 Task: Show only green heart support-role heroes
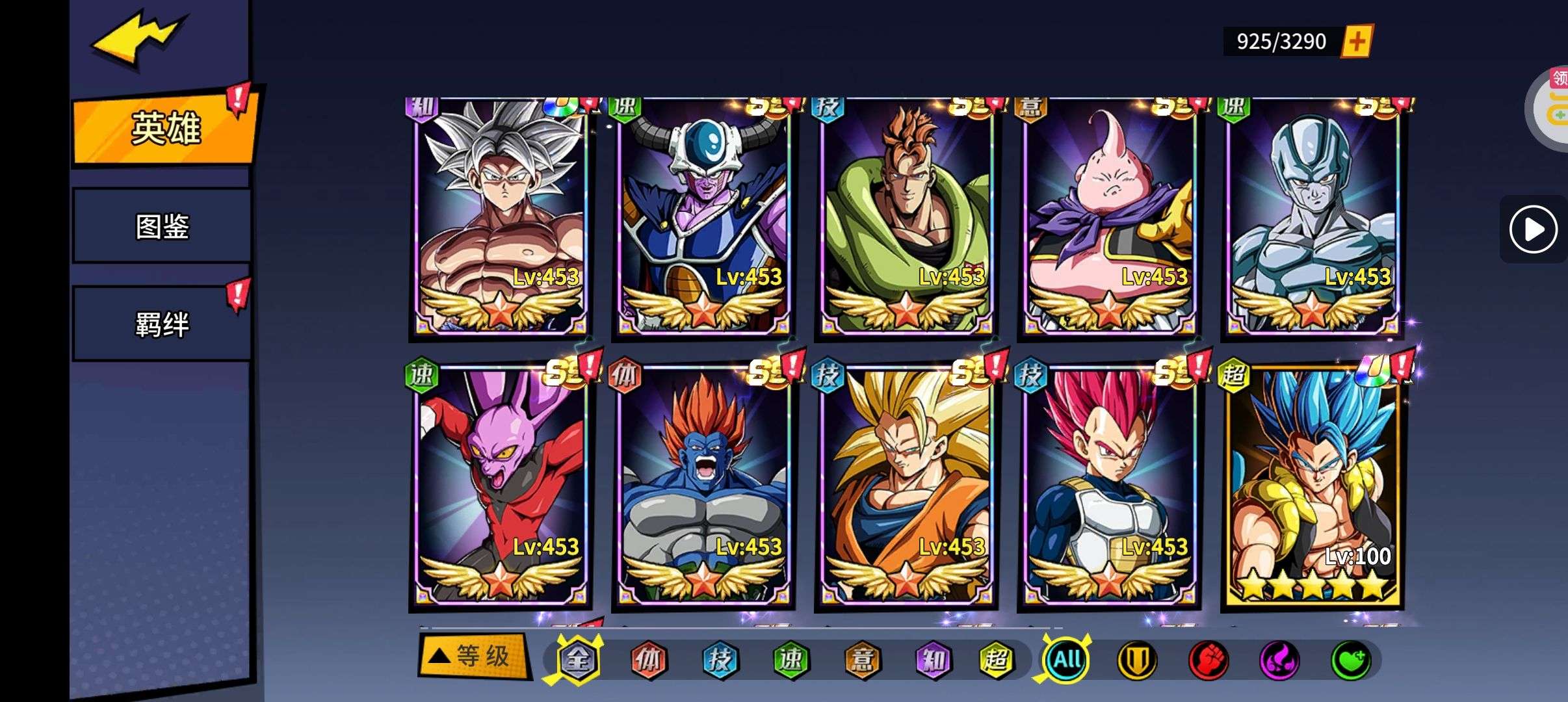point(1350,660)
